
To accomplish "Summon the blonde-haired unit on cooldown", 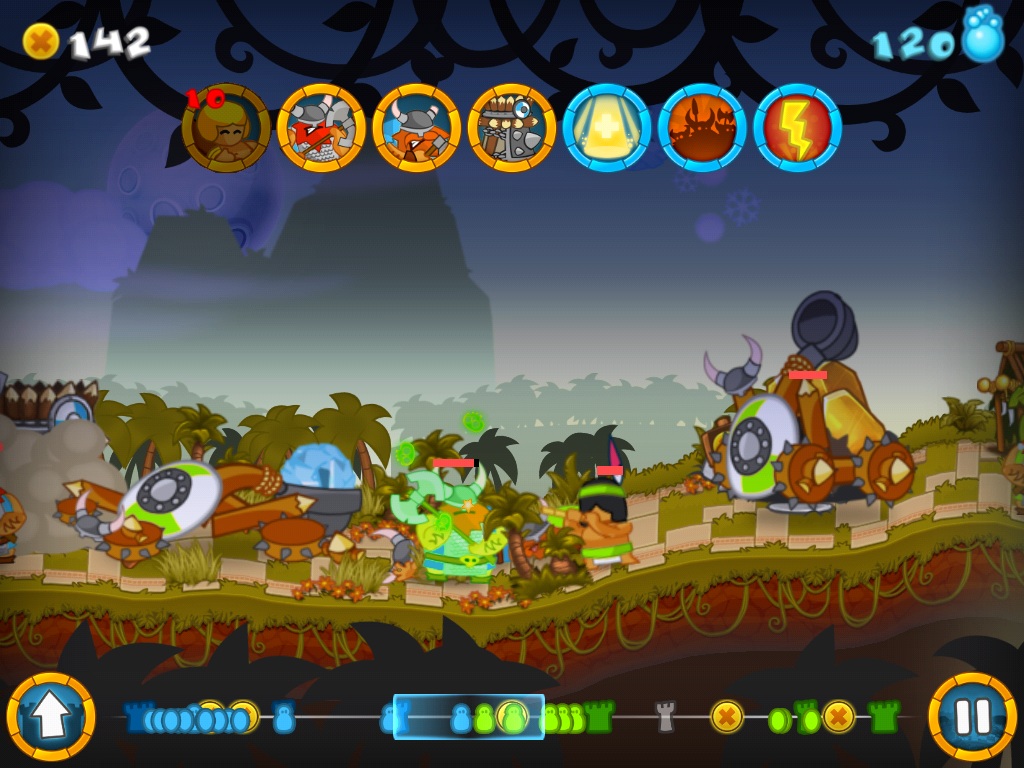I will click(x=226, y=129).
